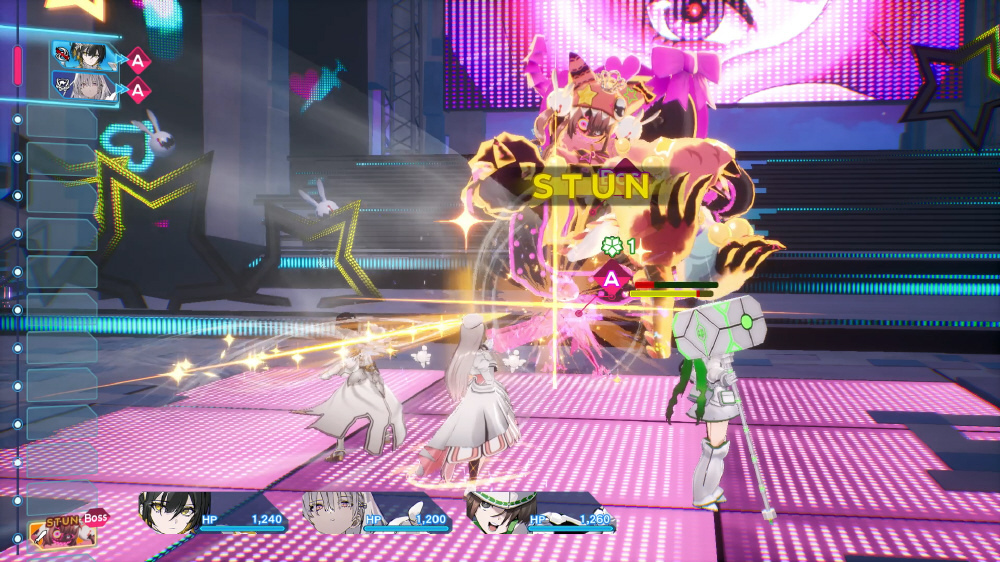The width and height of the screenshot is (1000, 562).
Task: Select the white-haired character's turn order card
Action: pyautogui.click(x=78, y=86)
